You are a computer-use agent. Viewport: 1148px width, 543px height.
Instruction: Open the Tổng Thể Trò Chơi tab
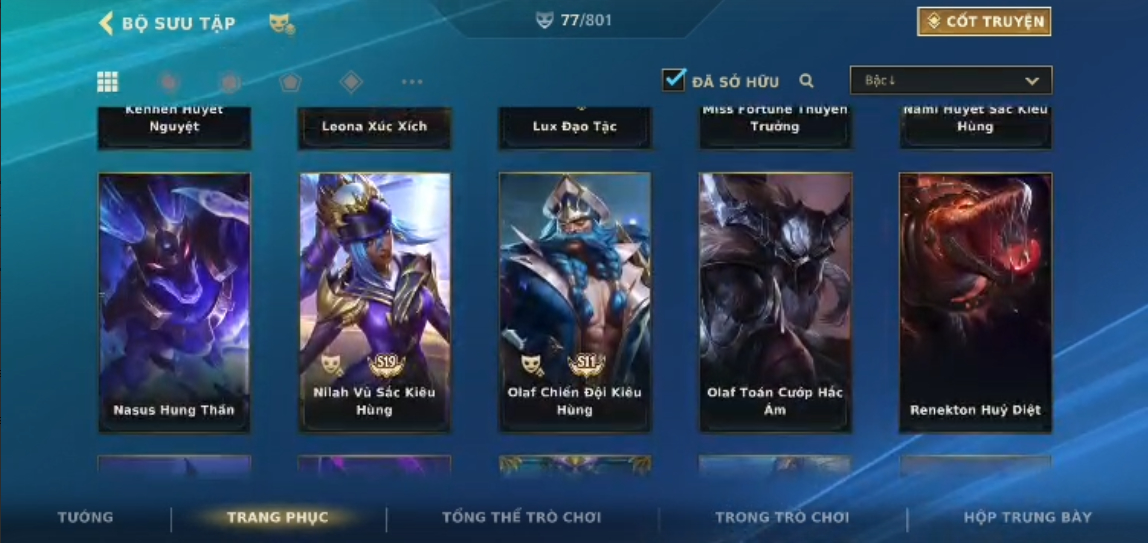(x=522, y=517)
